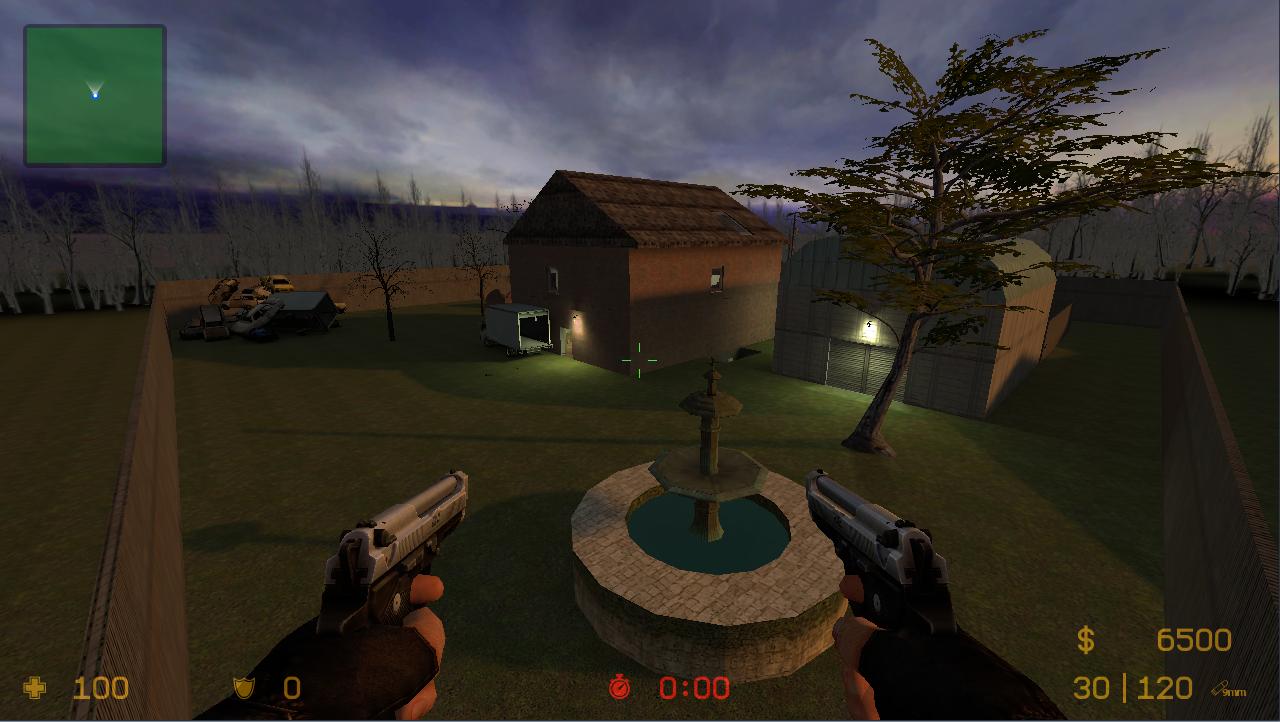Click the red stopwatch timer icon
Image resolution: width=1280 pixels, height=722 pixels.
pos(622,688)
